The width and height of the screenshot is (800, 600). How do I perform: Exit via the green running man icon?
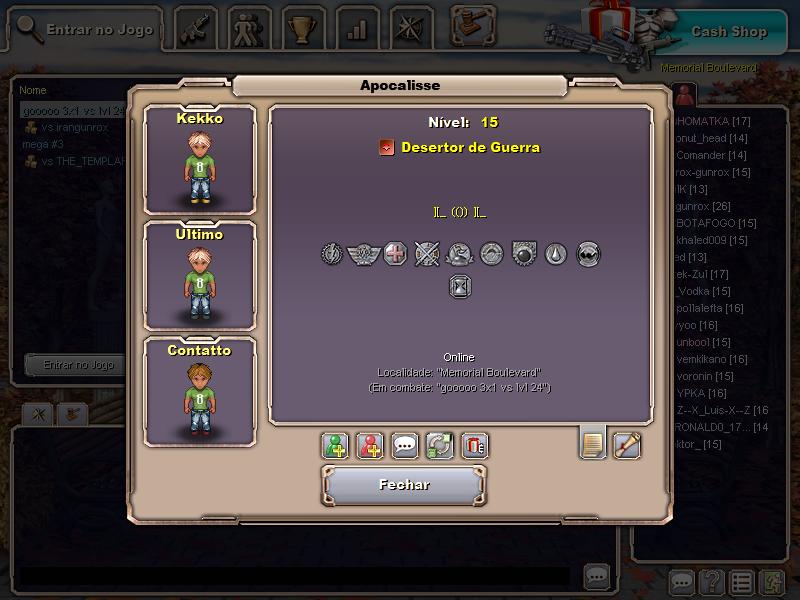771,581
